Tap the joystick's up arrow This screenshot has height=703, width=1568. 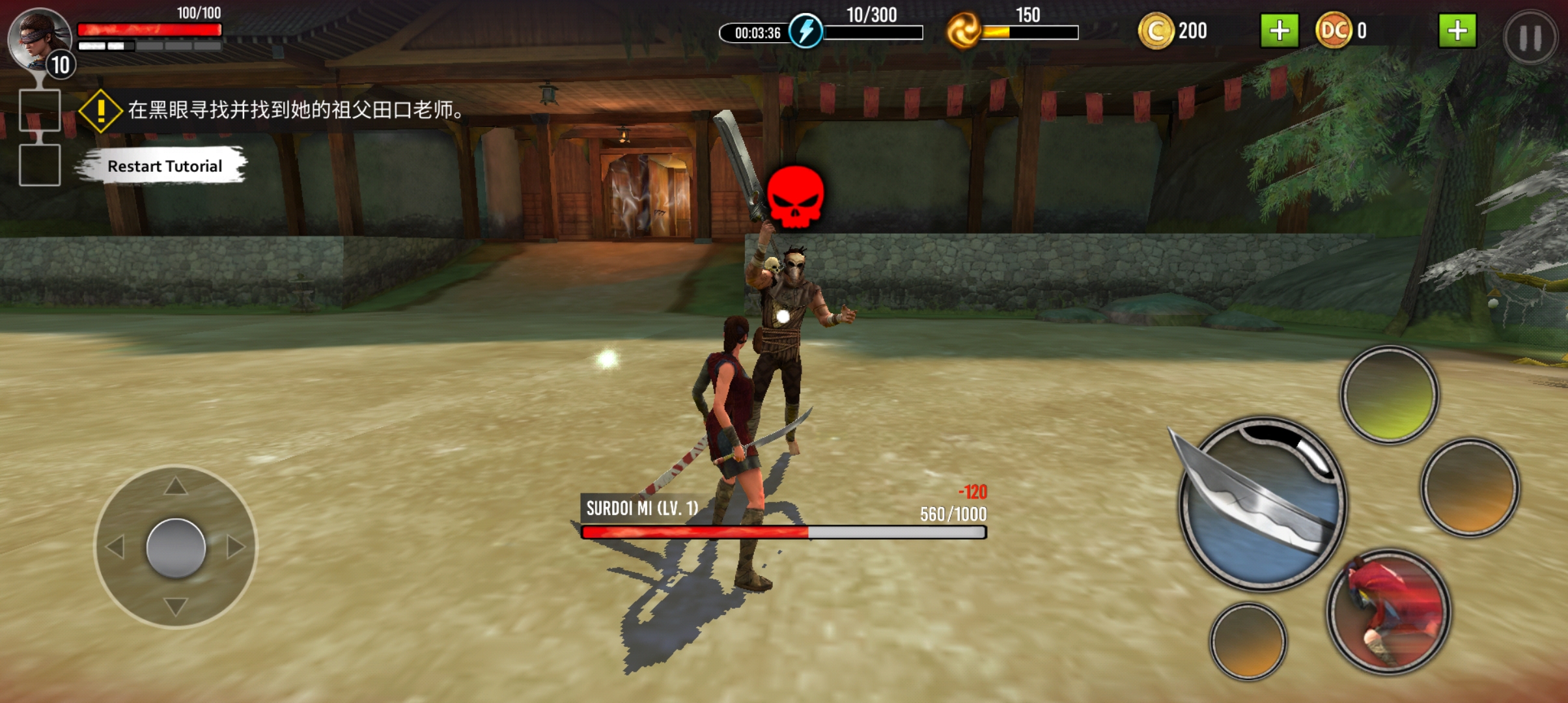point(175,486)
